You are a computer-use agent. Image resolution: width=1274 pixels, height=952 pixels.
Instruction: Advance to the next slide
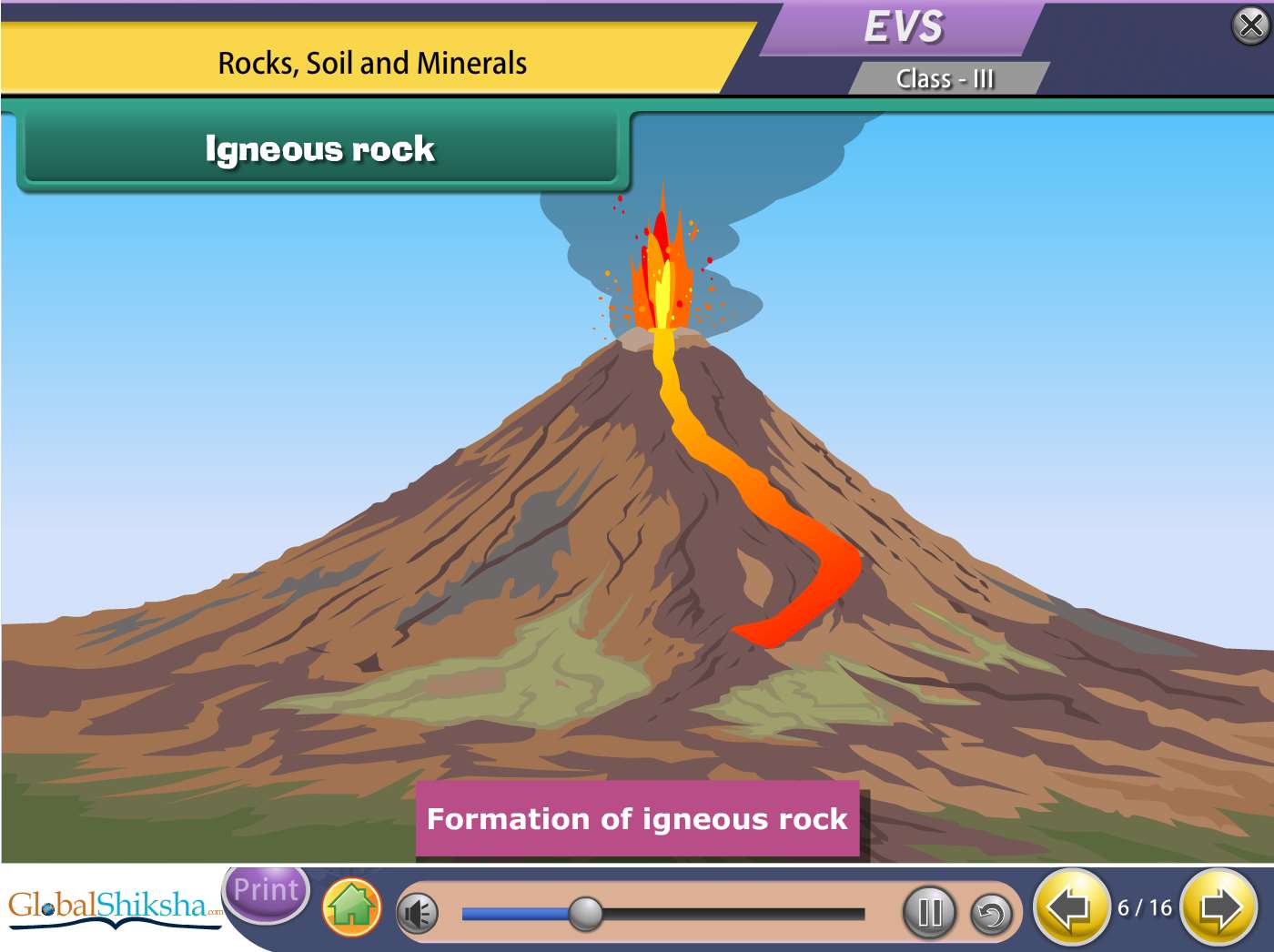1219,907
